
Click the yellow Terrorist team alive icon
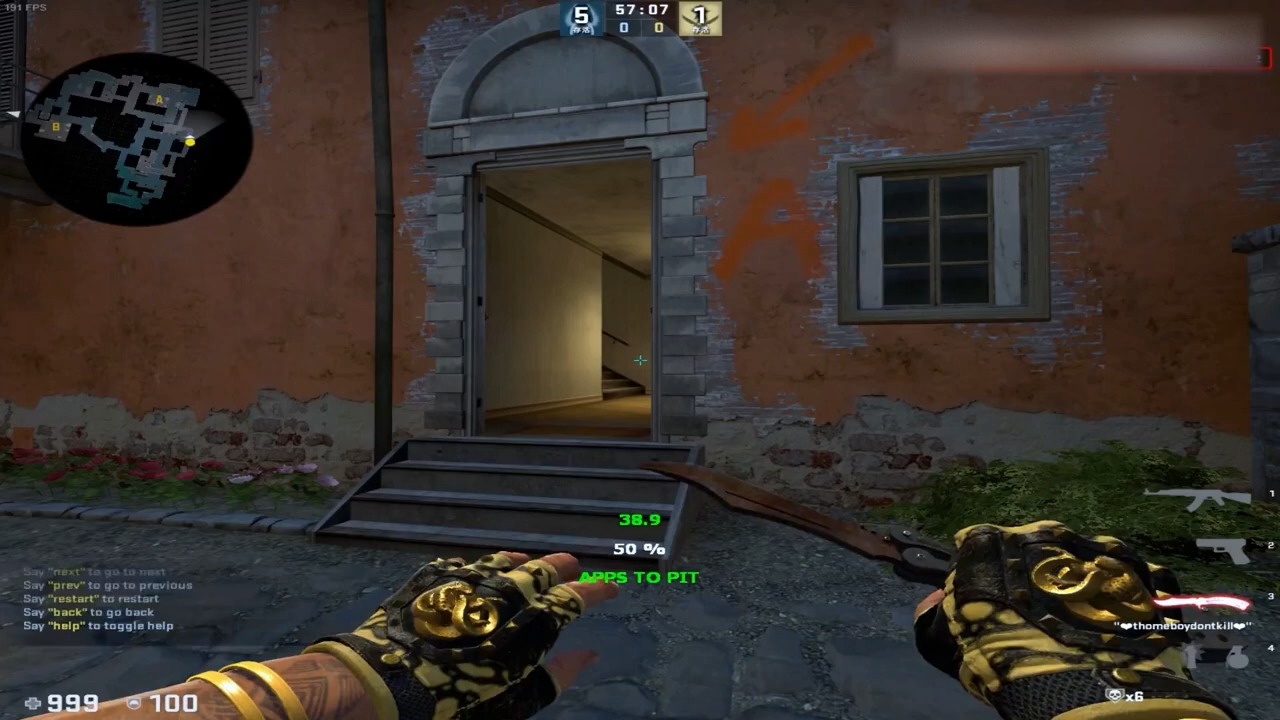pyautogui.click(x=700, y=18)
